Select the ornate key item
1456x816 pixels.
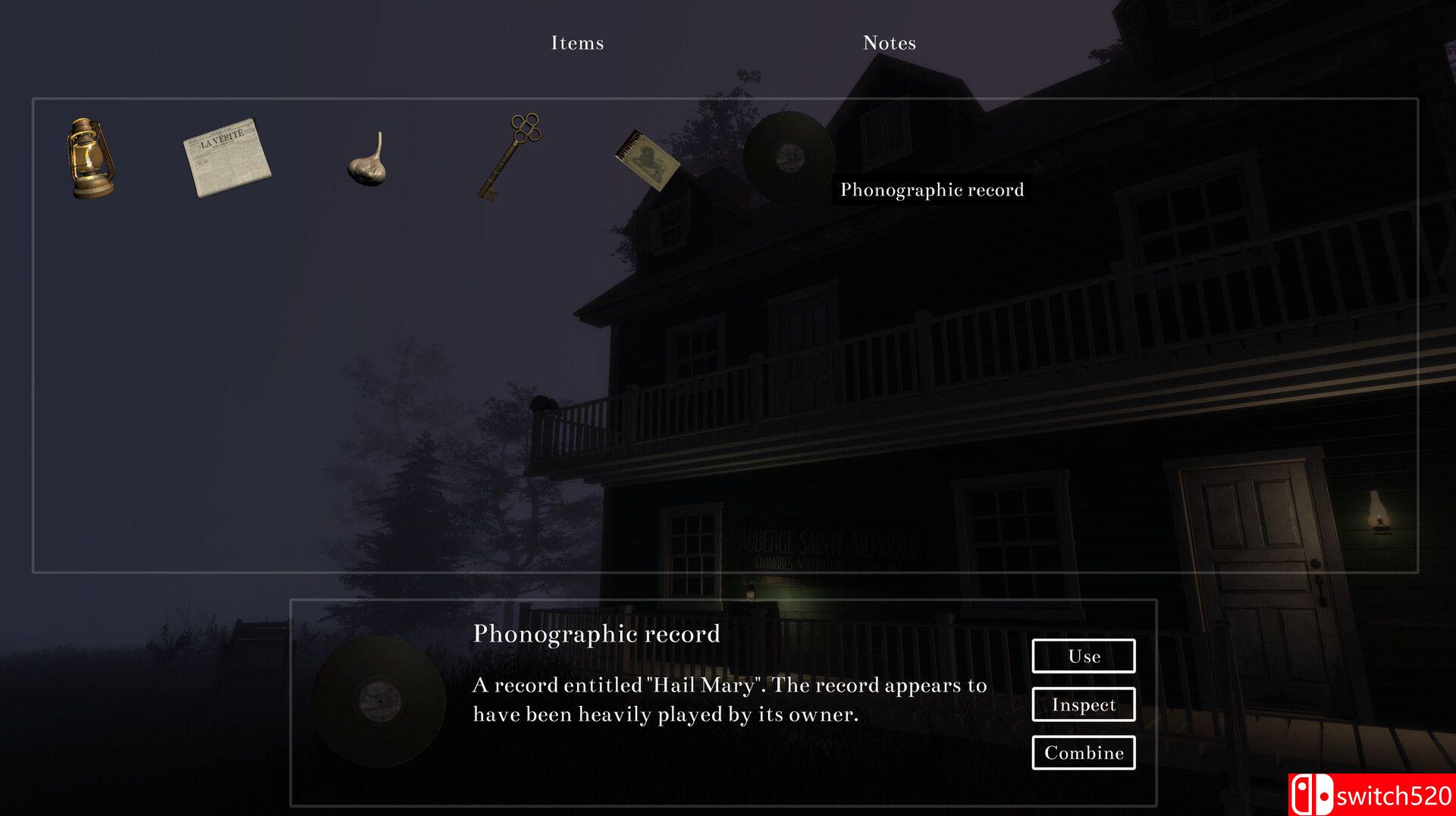(510, 155)
